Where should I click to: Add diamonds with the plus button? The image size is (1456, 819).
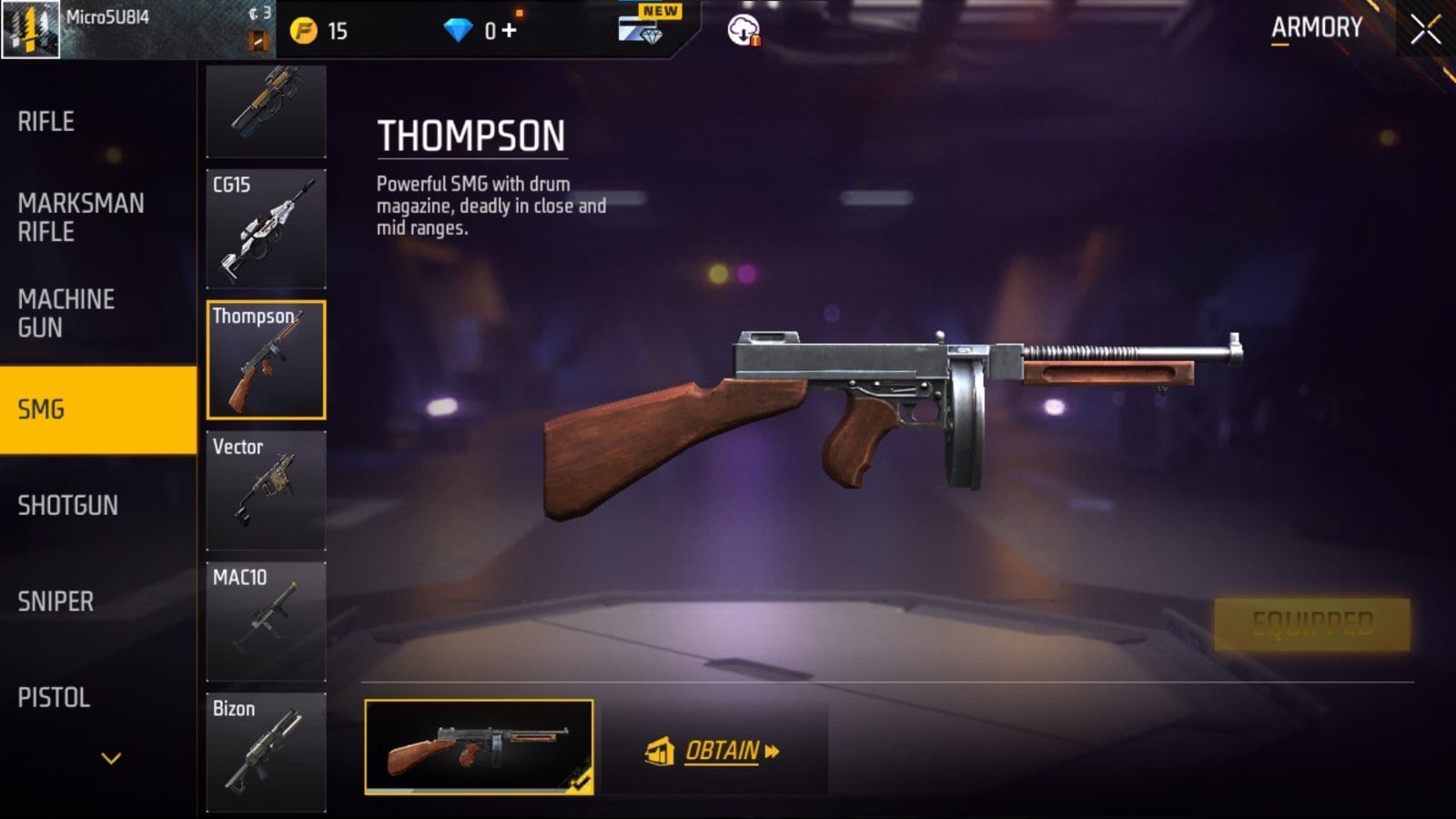[510, 30]
